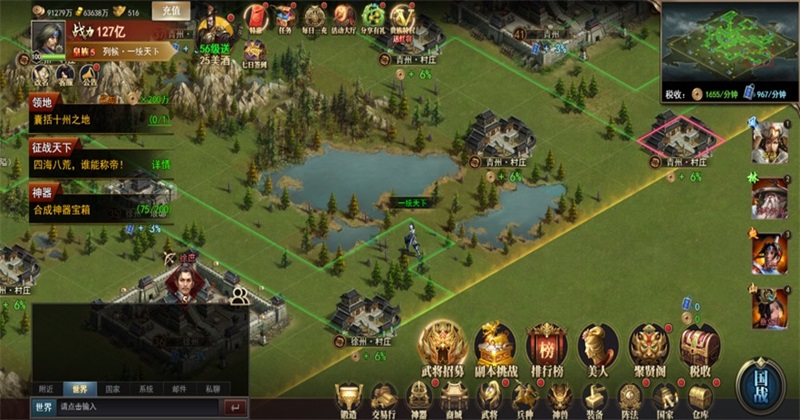800x420 pixels.
Task: Open the 聚贤阁 pavilion
Action: tap(649, 346)
